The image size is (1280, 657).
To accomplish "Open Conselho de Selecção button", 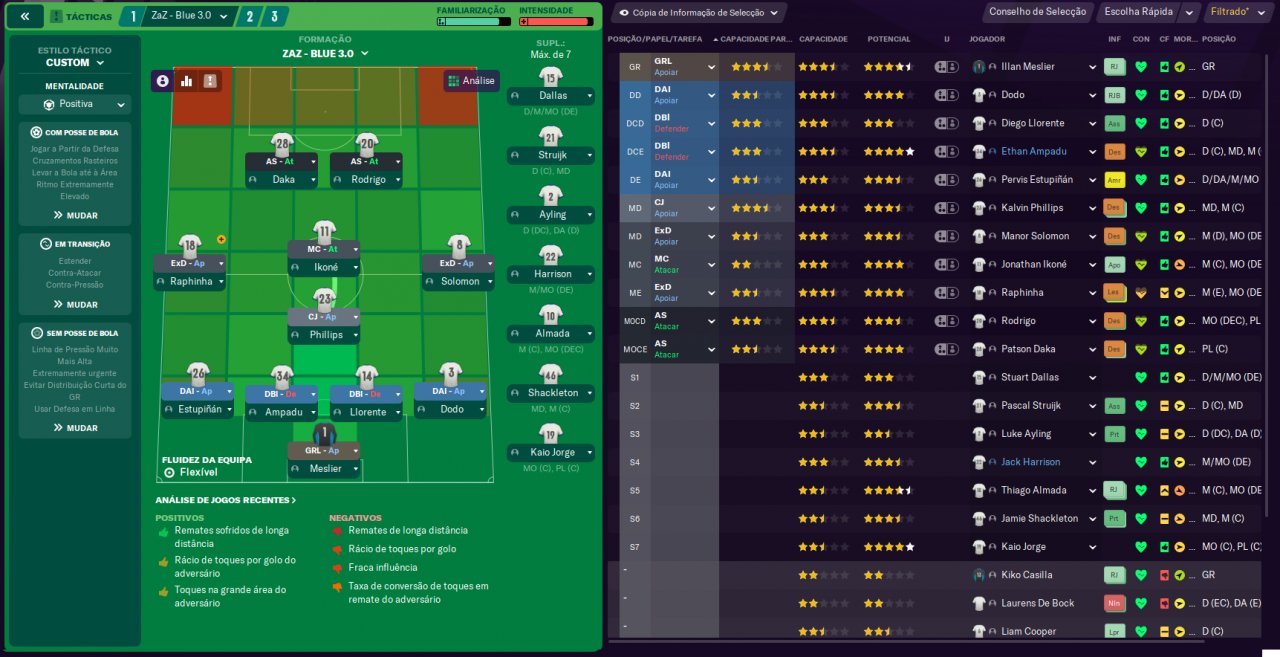I will click(1037, 12).
